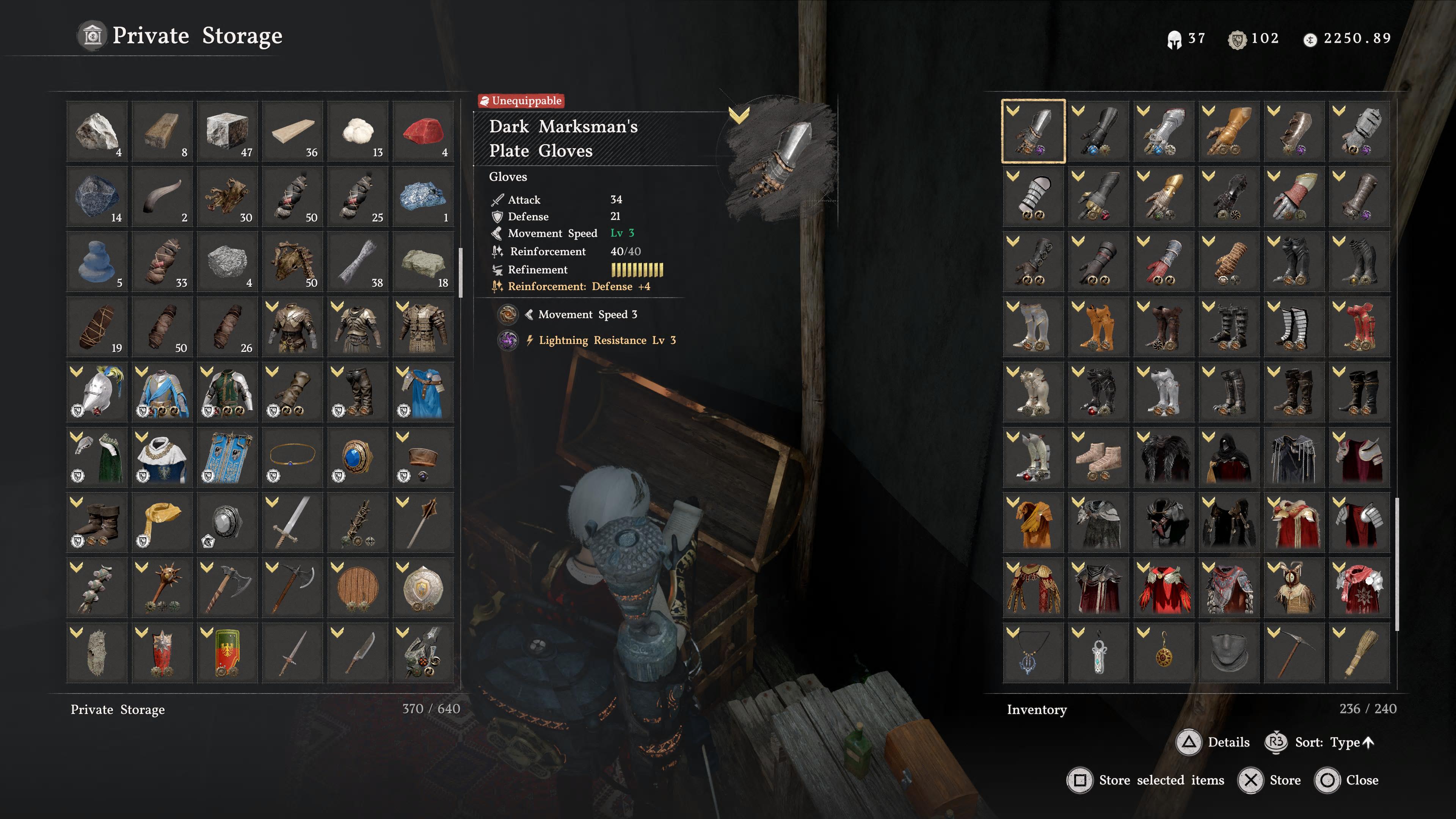The height and width of the screenshot is (819, 1456).
Task: Choose the orange boots in inventory
Action: pos(1098,327)
